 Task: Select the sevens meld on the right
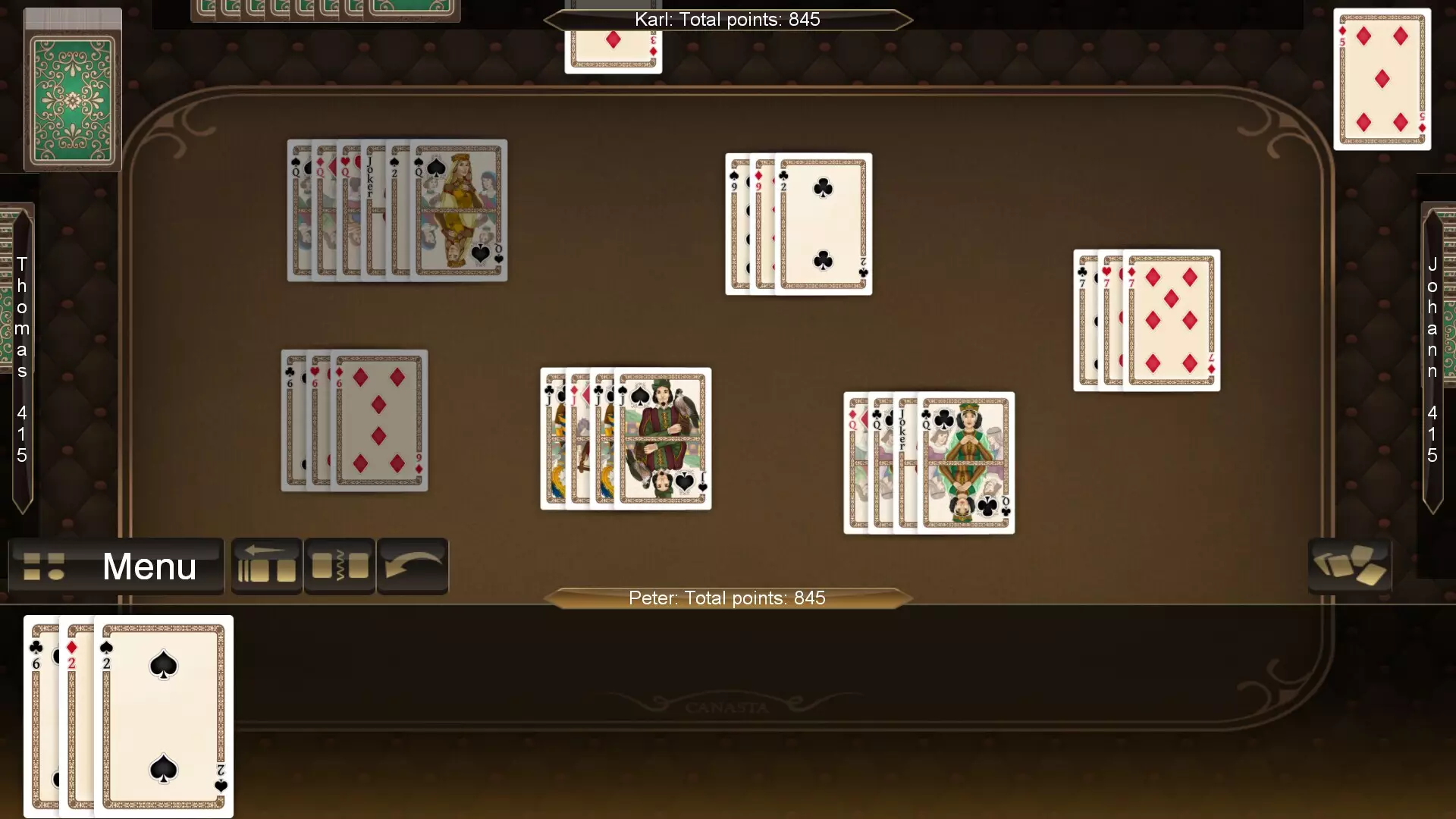pos(1146,320)
